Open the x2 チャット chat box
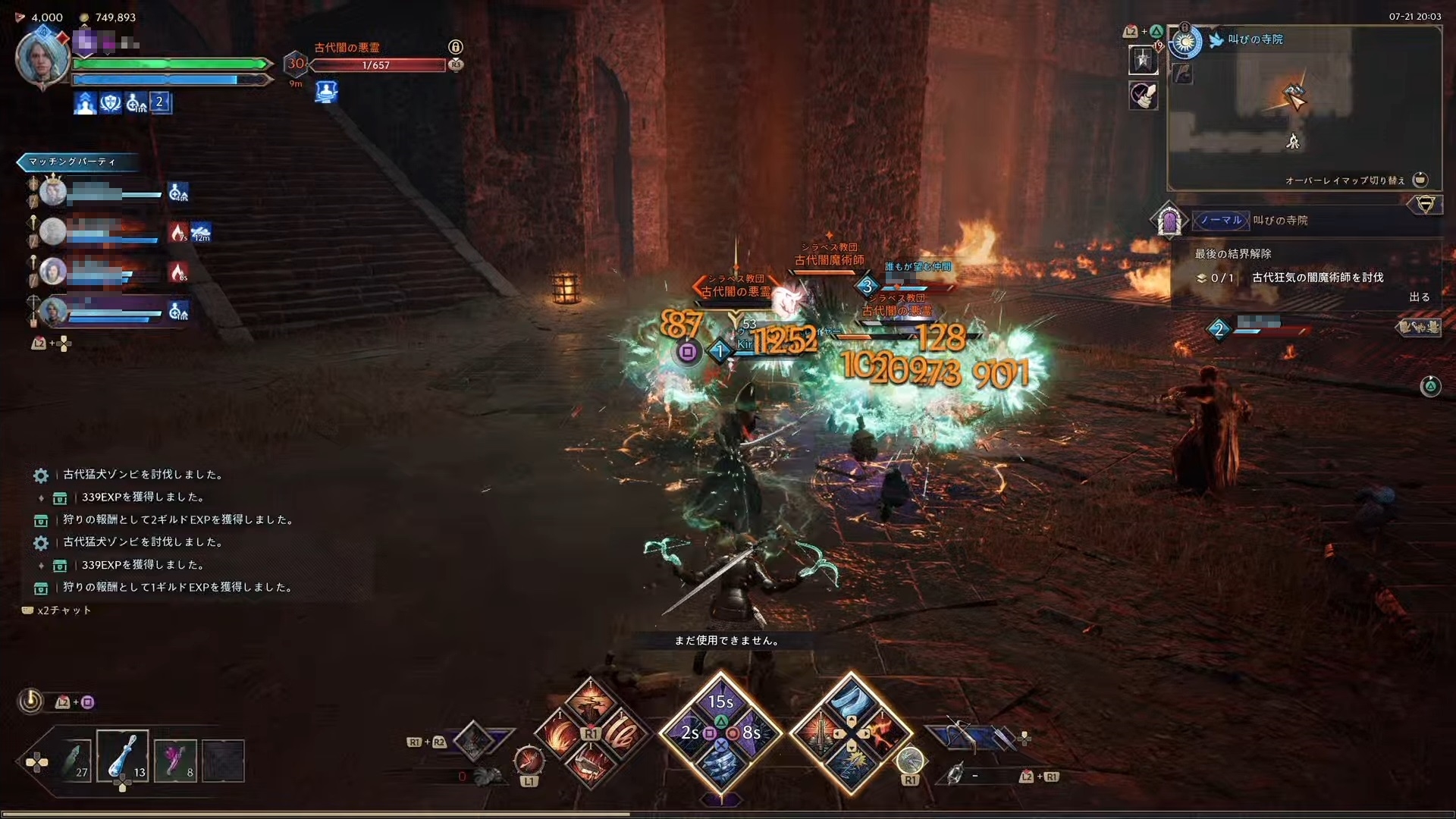Screen dimensions: 1456x819 [58, 610]
